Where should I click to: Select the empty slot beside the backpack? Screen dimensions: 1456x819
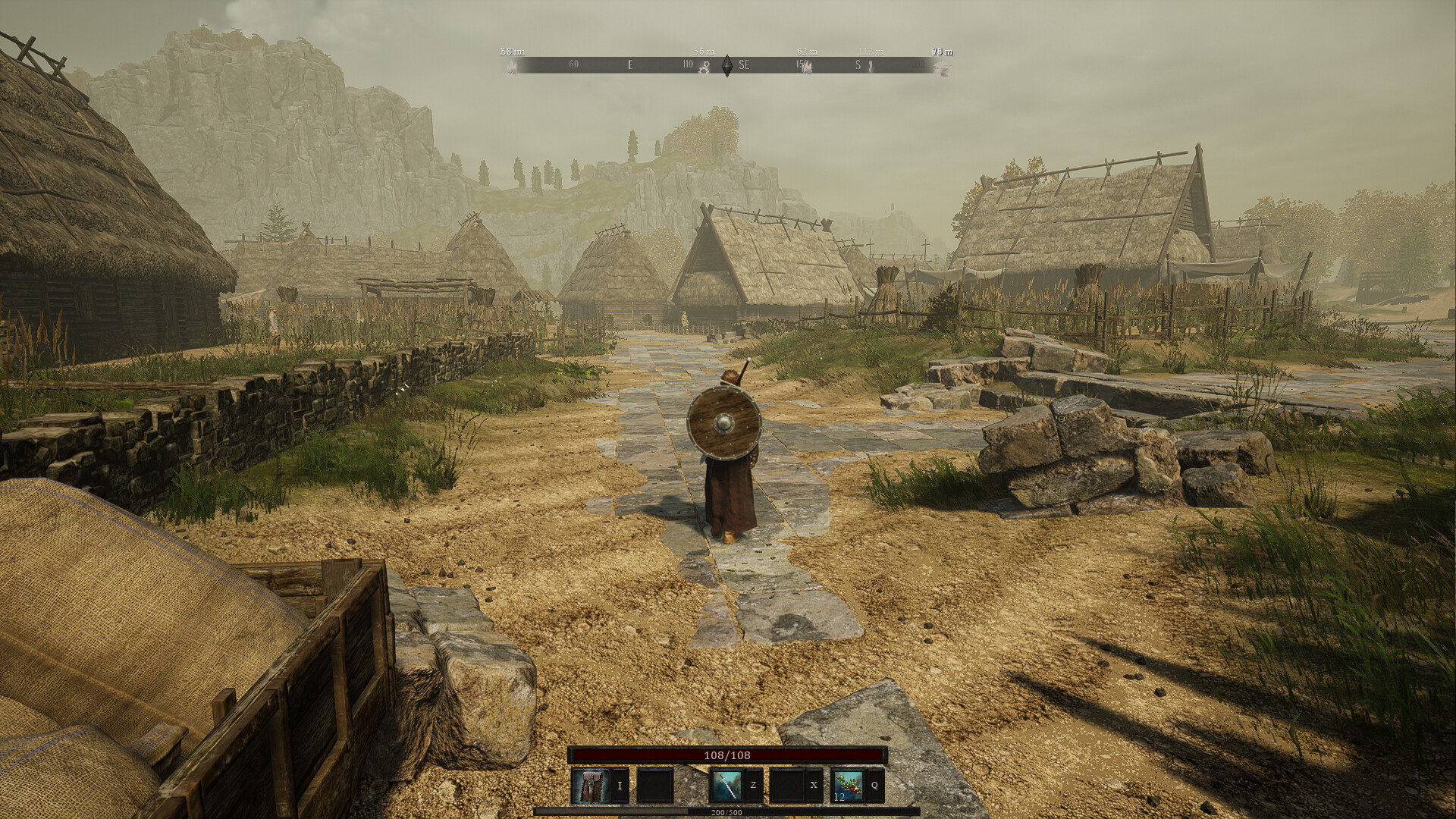655,786
